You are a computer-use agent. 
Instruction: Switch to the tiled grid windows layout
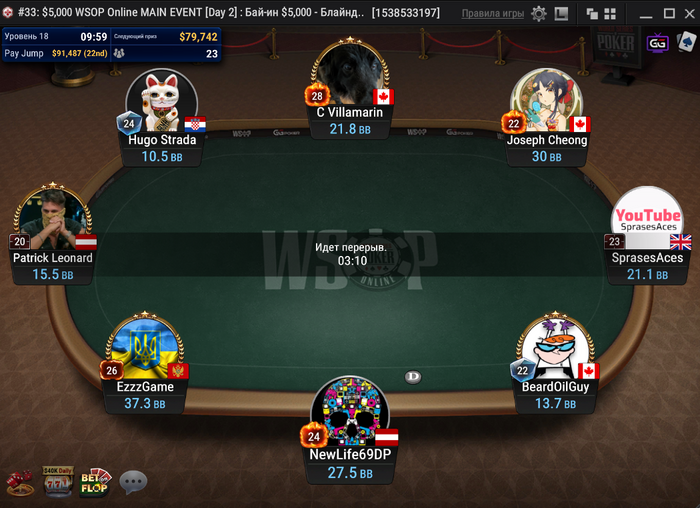point(609,14)
